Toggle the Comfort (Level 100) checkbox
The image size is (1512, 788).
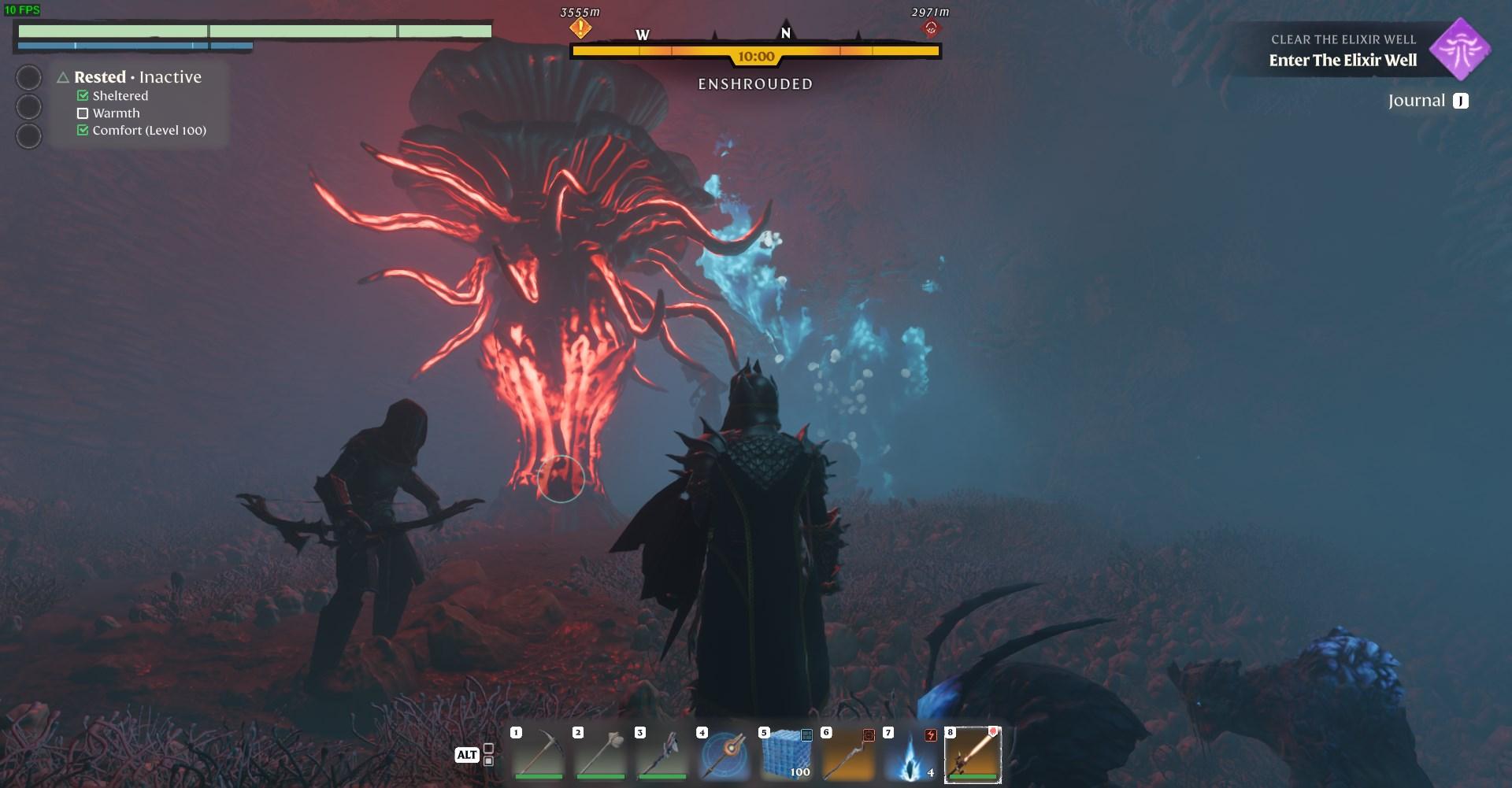click(x=83, y=130)
